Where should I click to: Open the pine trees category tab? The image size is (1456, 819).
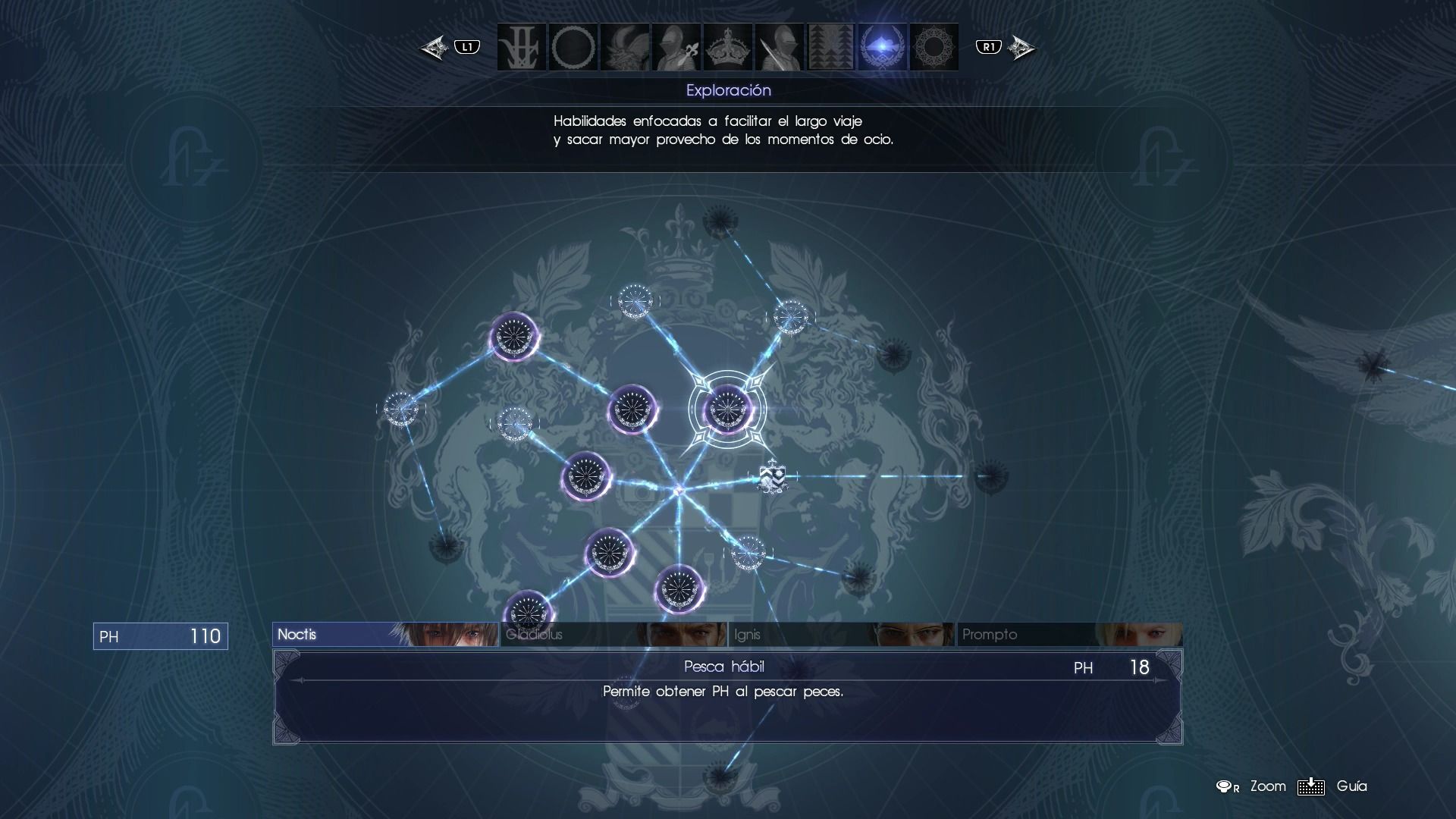(831, 47)
